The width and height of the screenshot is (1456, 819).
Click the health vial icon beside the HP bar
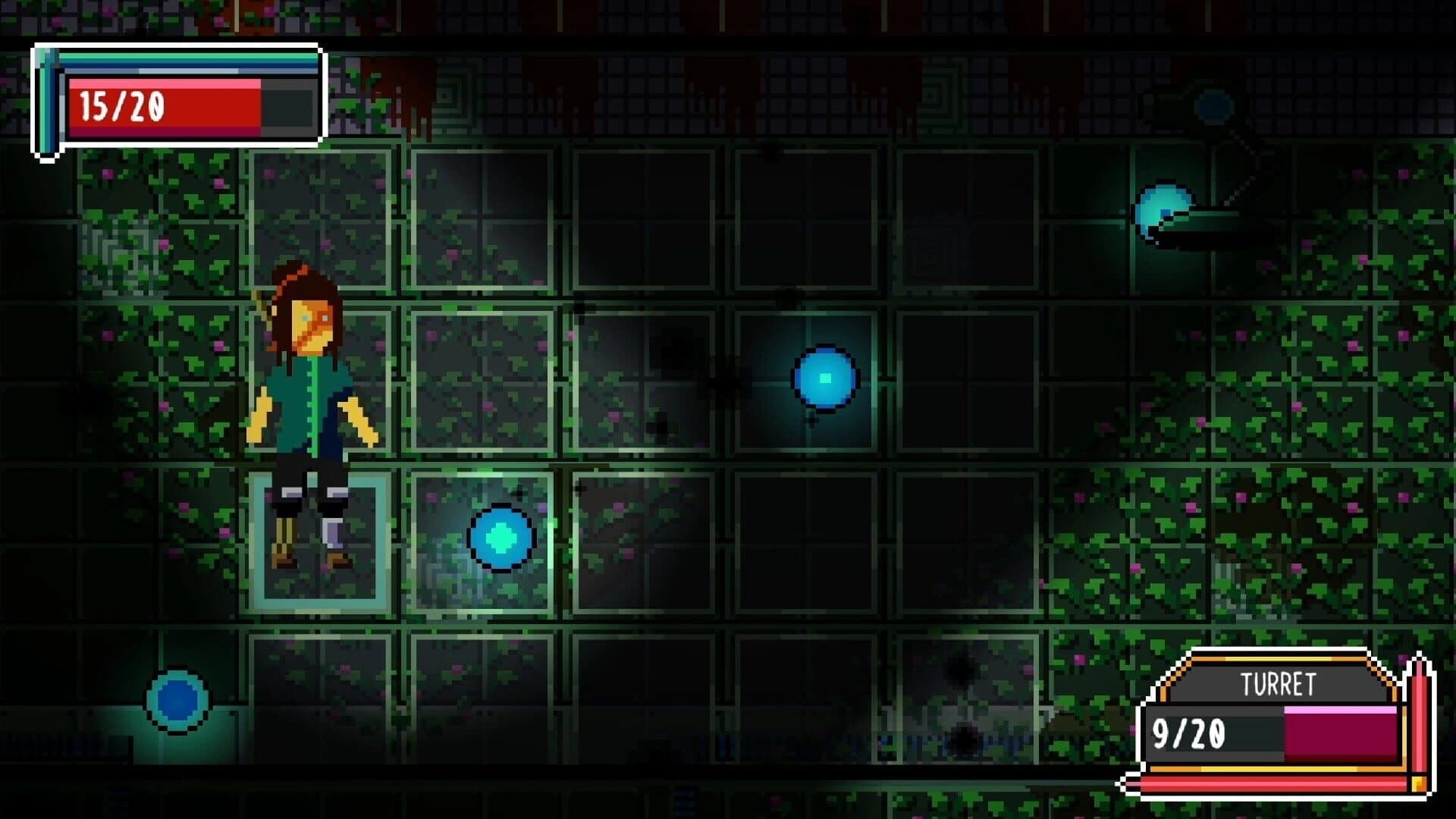[45, 99]
